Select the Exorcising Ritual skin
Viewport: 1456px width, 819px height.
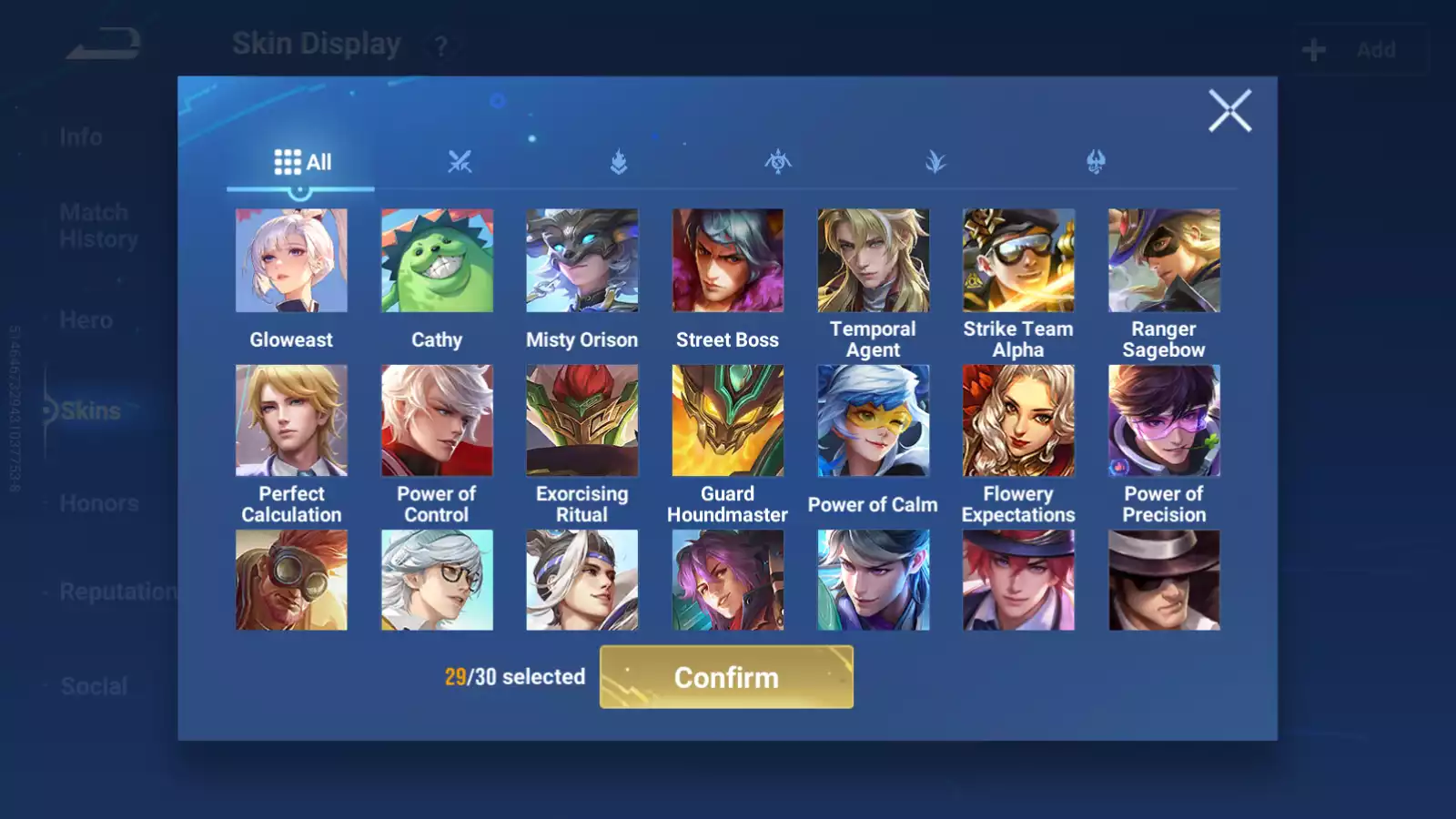click(x=582, y=420)
